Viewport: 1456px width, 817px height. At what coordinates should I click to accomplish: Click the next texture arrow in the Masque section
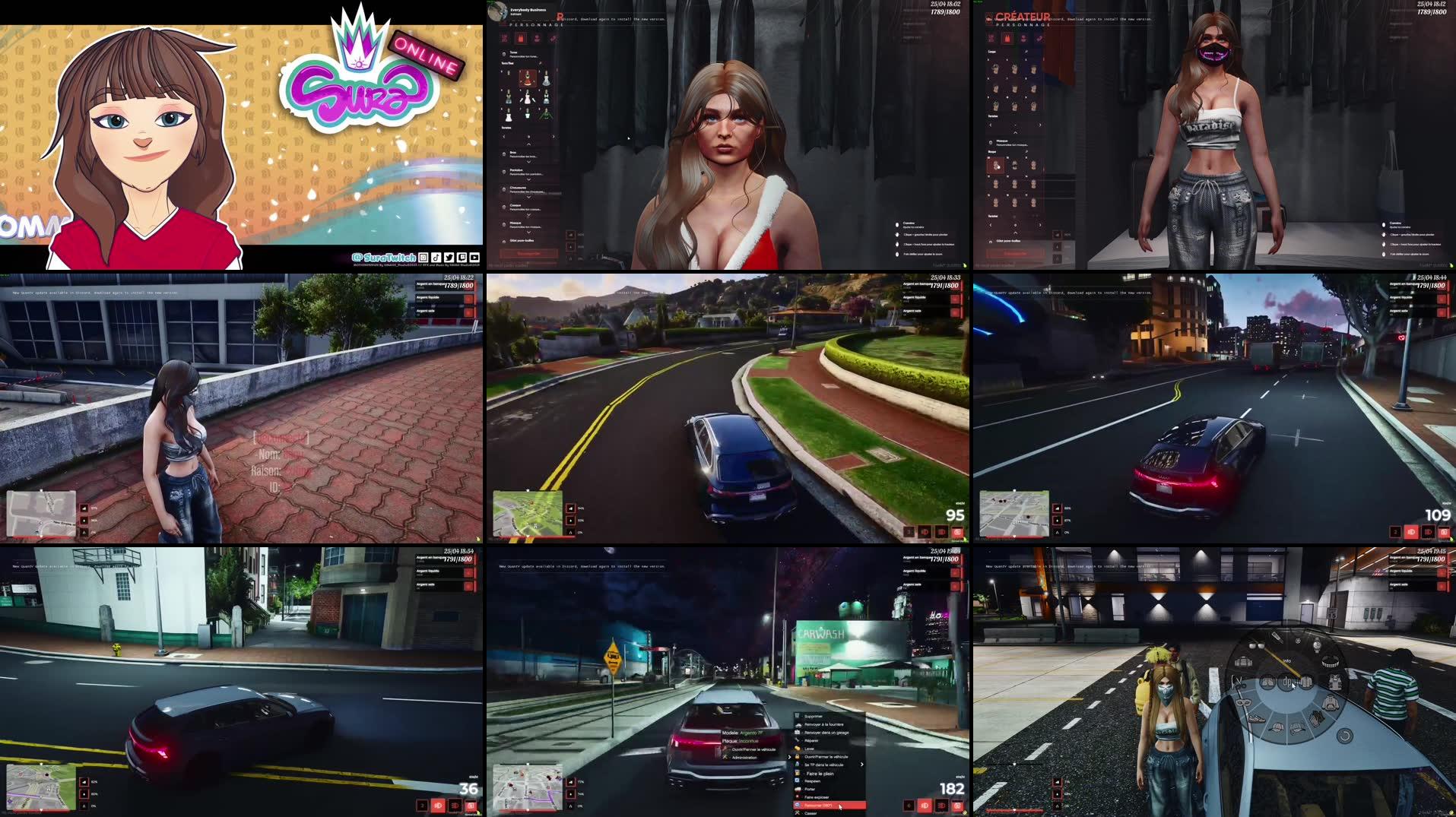1039,225
